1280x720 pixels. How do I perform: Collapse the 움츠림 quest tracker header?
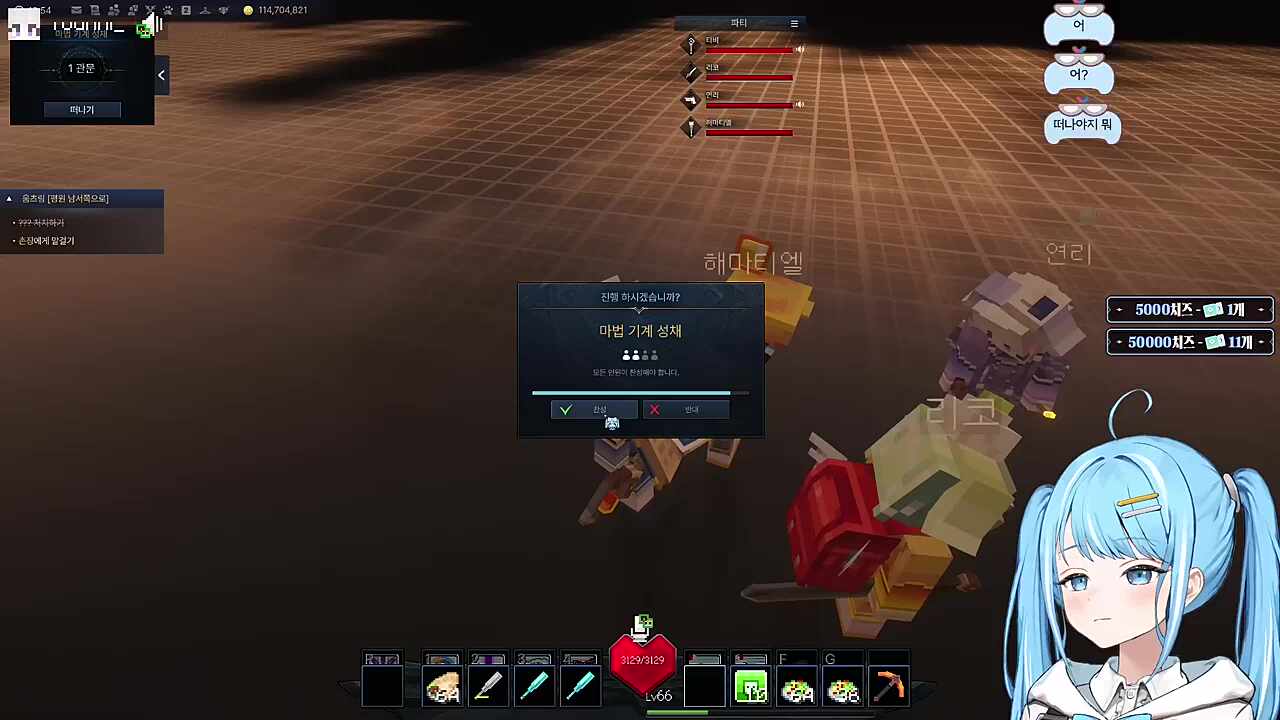[9, 199]
